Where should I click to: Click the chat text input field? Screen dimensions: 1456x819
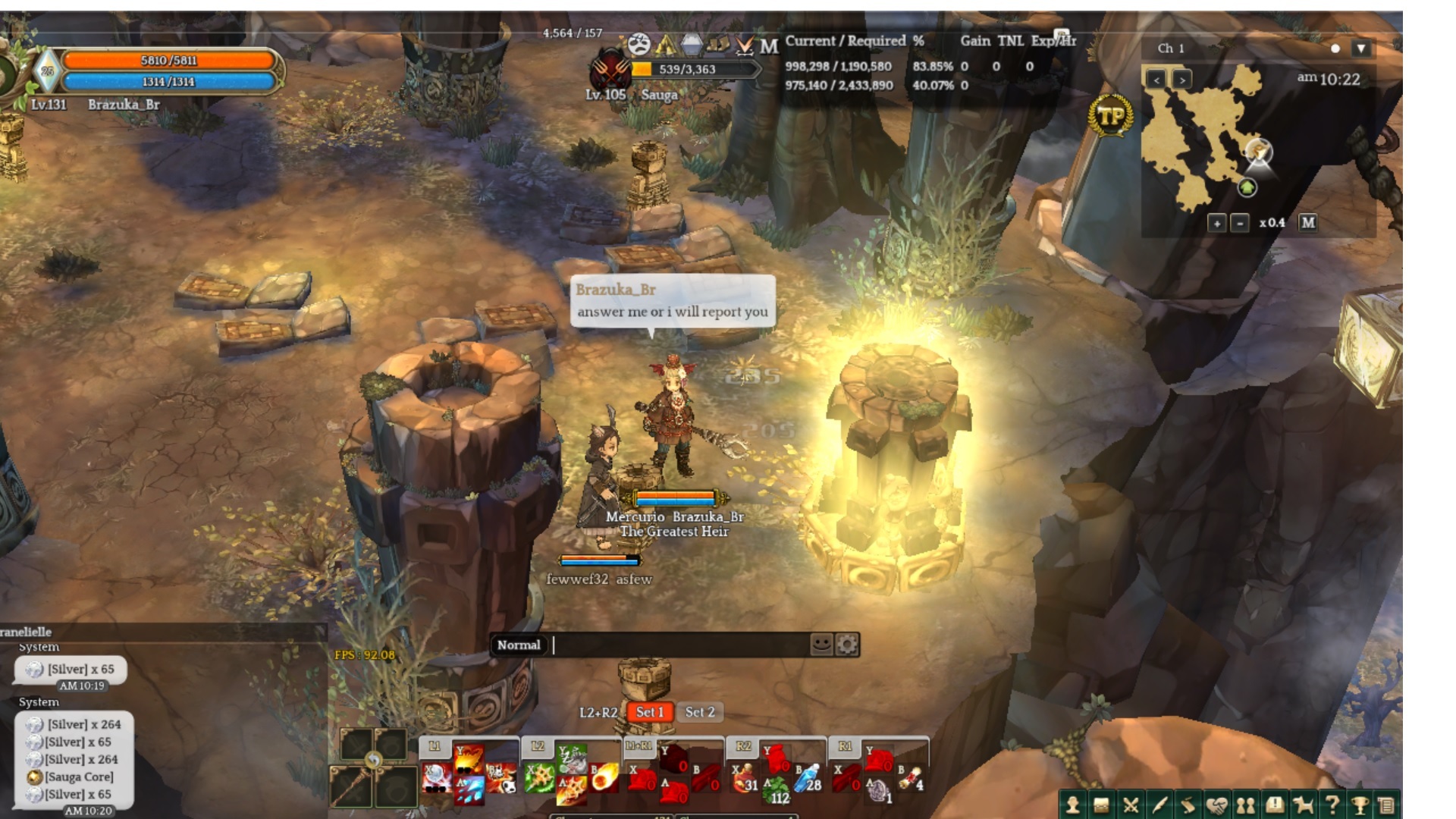(679, 645)
